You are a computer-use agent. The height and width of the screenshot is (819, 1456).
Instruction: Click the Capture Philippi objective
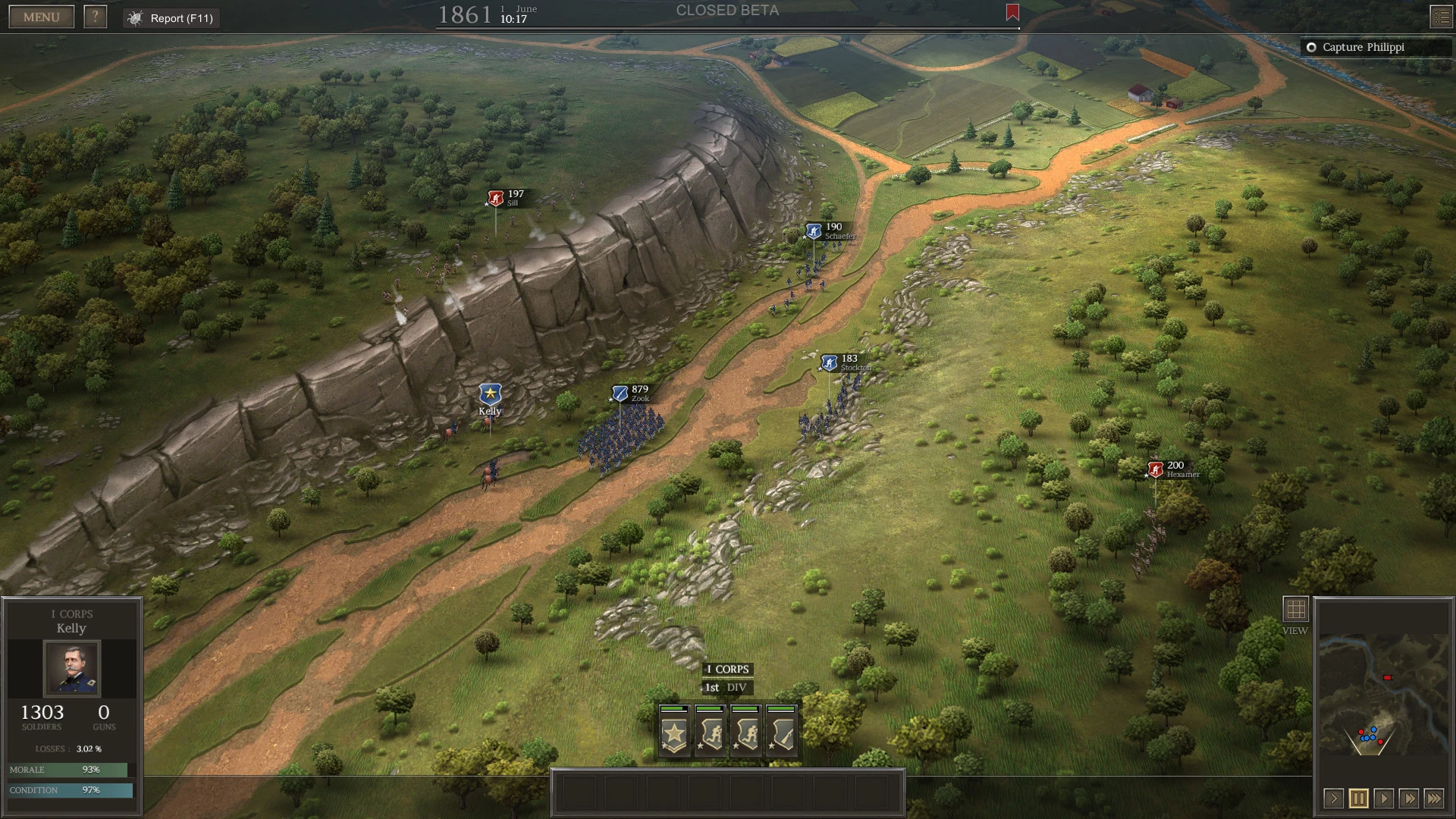pyautogui.click(x=1376, y=47)
